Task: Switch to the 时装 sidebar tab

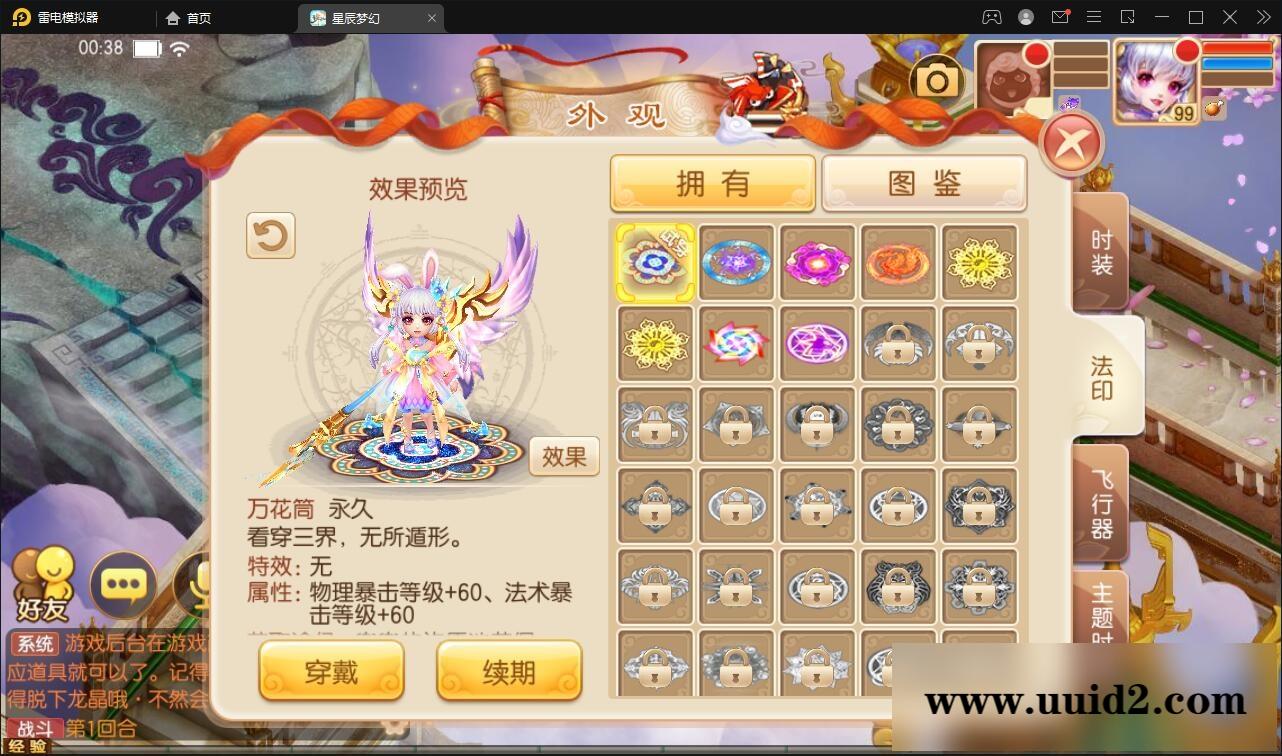Action: click(x=1101, y=248)
